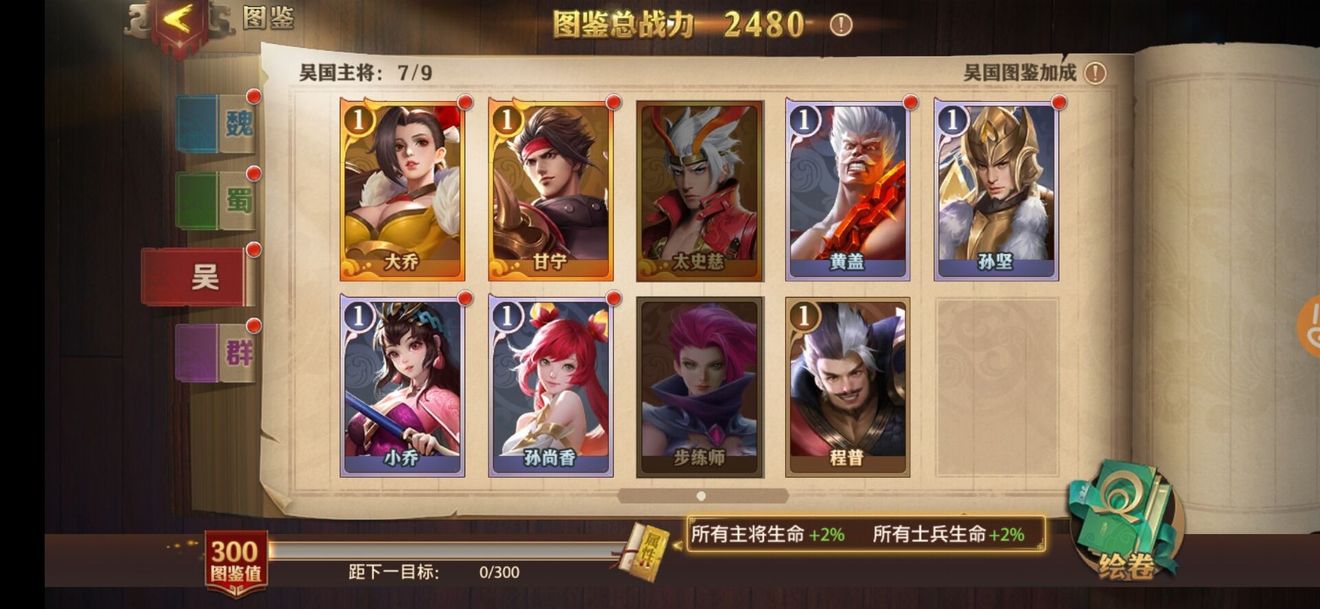Select the 大乔 hero card

click(x=402, y=189)
